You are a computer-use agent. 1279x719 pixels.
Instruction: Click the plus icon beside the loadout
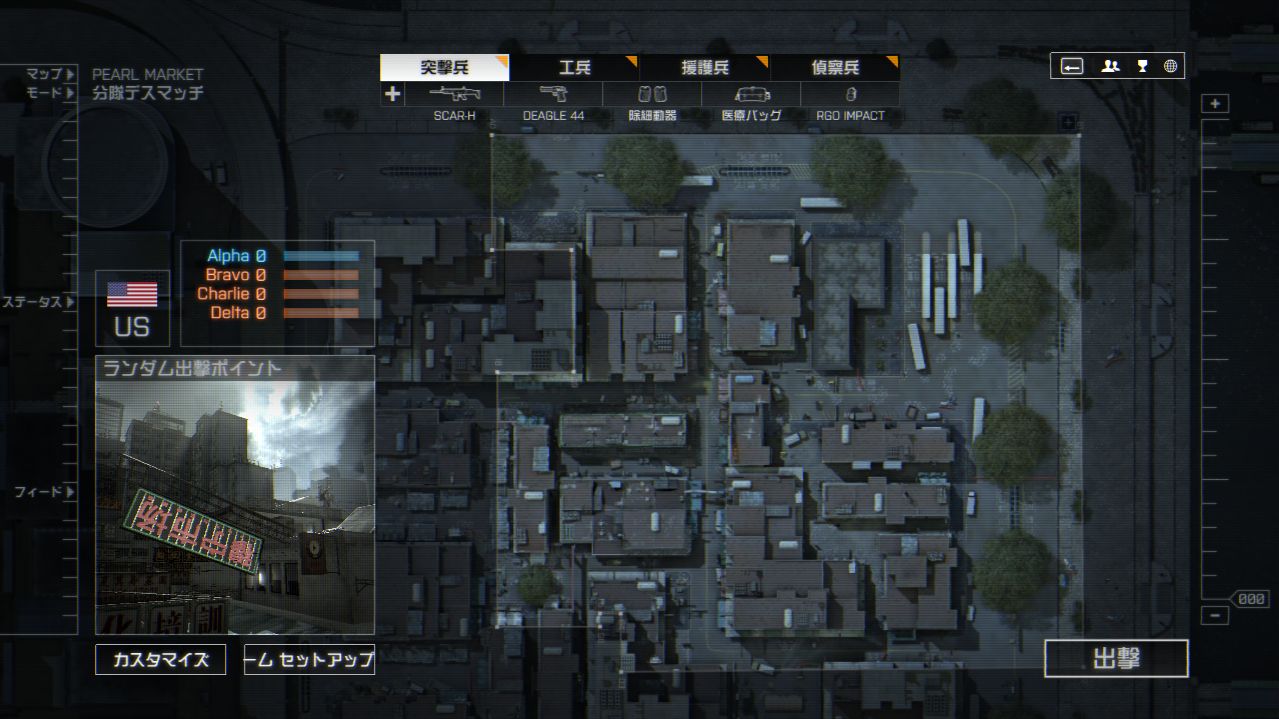392,94
